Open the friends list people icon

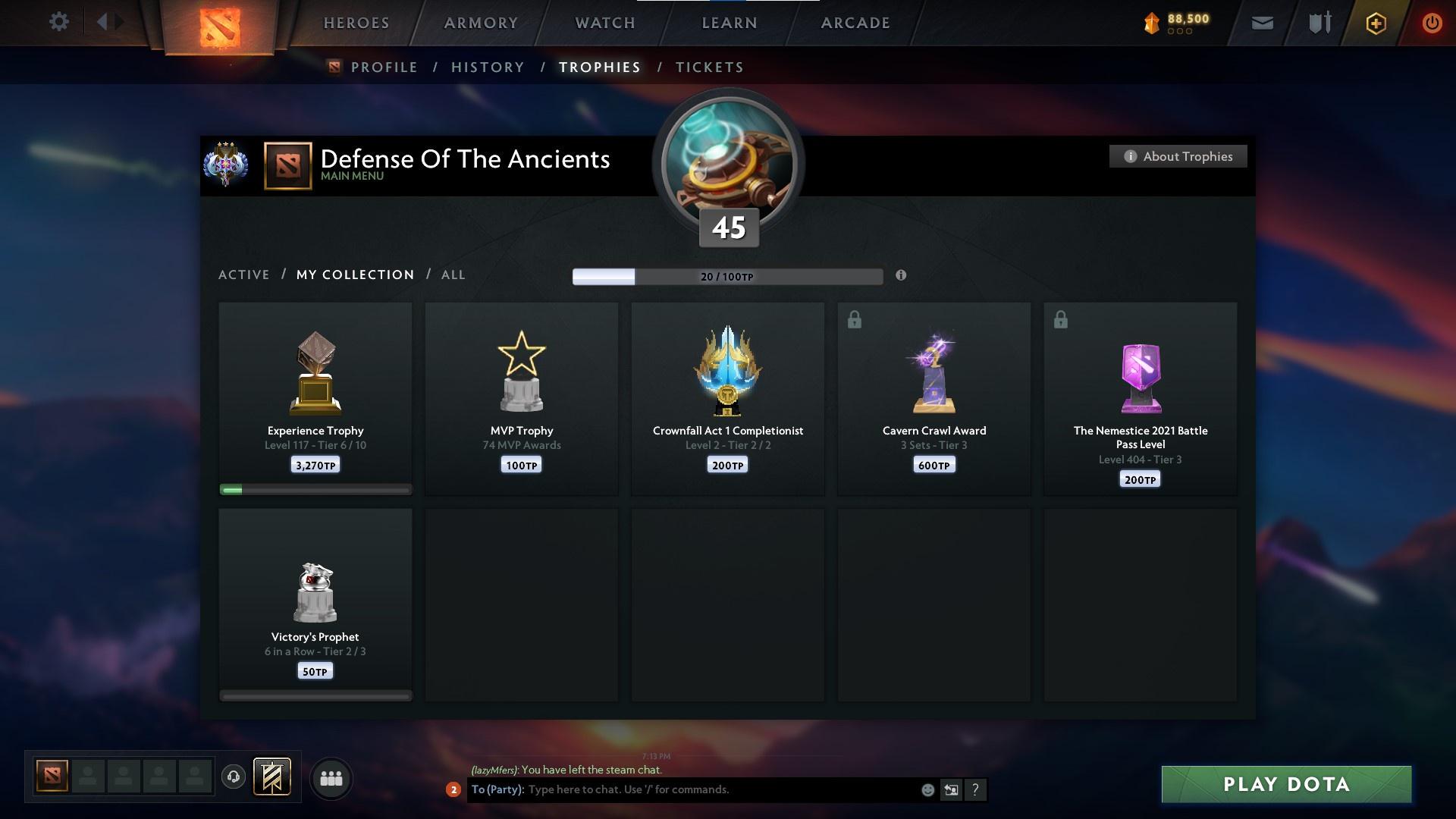tap(331, 779)
